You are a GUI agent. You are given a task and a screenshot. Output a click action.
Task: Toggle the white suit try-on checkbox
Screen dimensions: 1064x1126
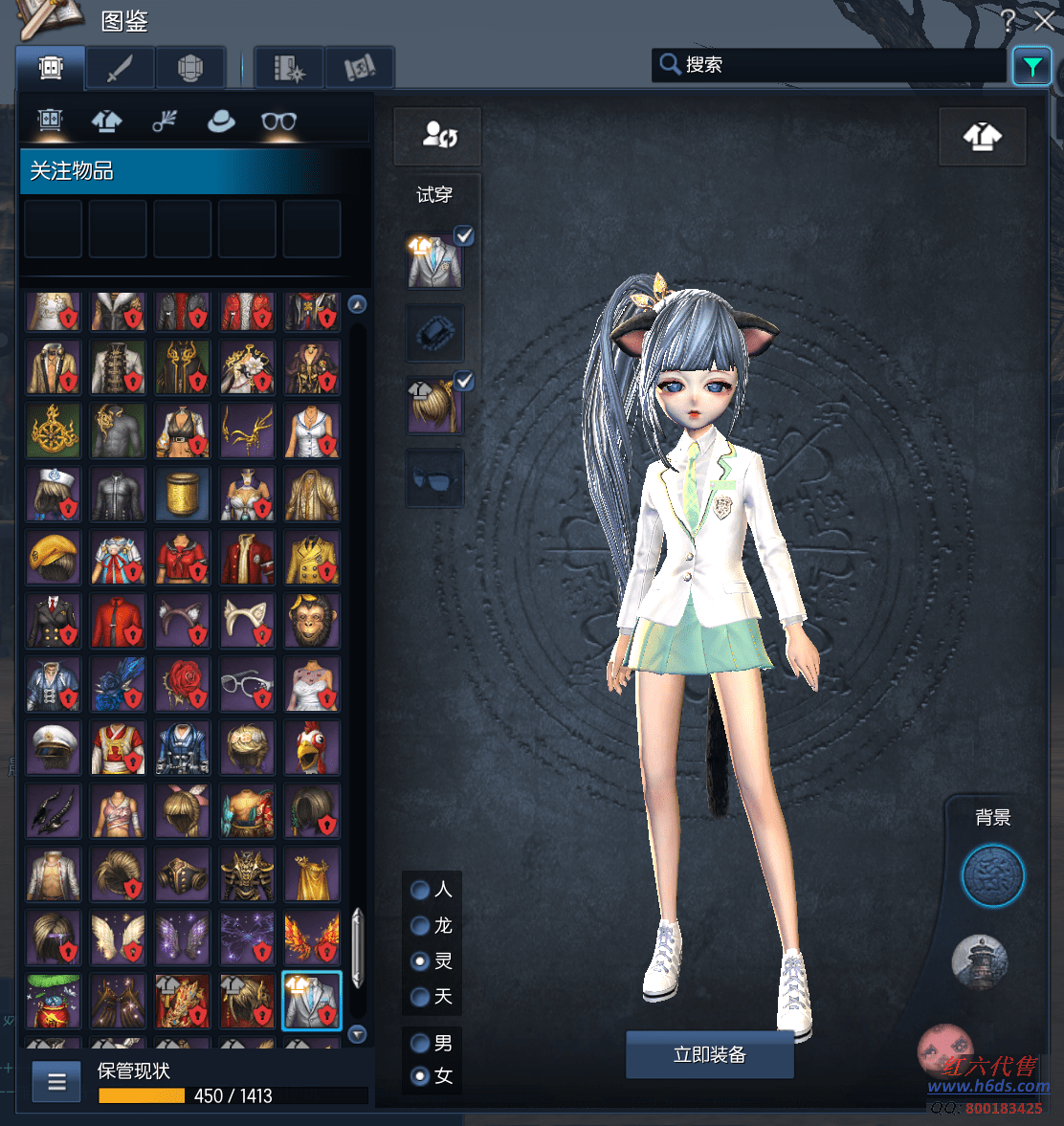click(464, 235)
